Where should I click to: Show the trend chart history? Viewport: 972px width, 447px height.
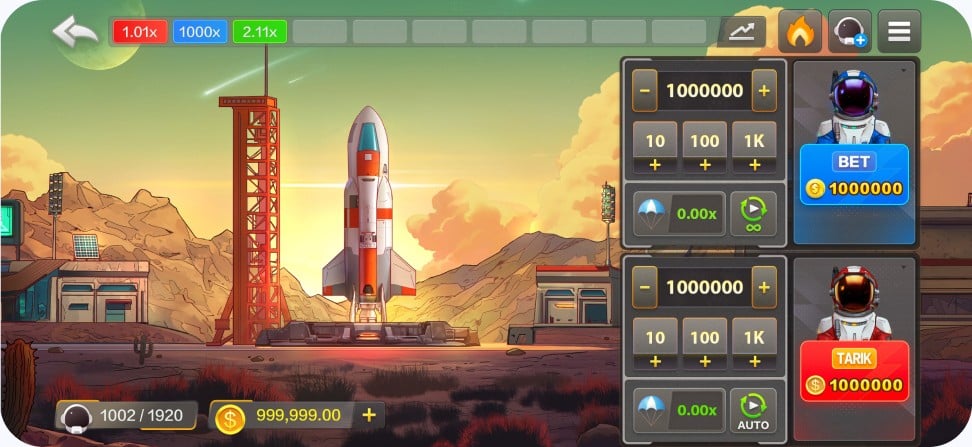coord(741,32)
